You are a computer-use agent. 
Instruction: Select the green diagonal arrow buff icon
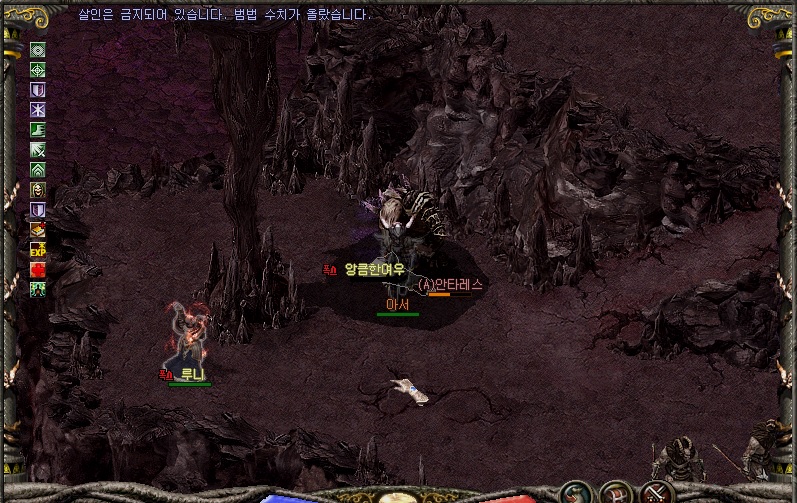pos(38,149)
